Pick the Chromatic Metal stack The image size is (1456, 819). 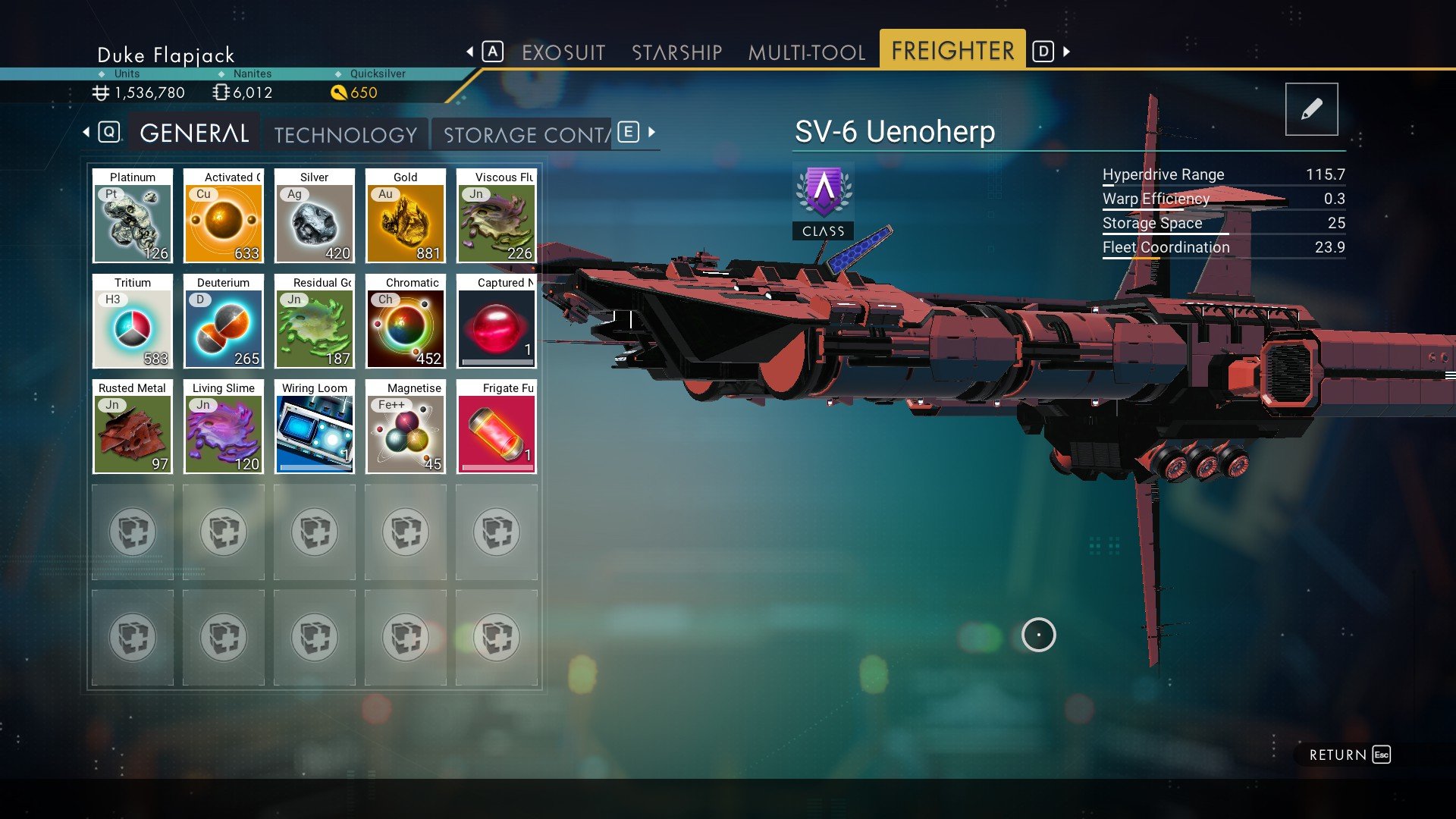406,322
